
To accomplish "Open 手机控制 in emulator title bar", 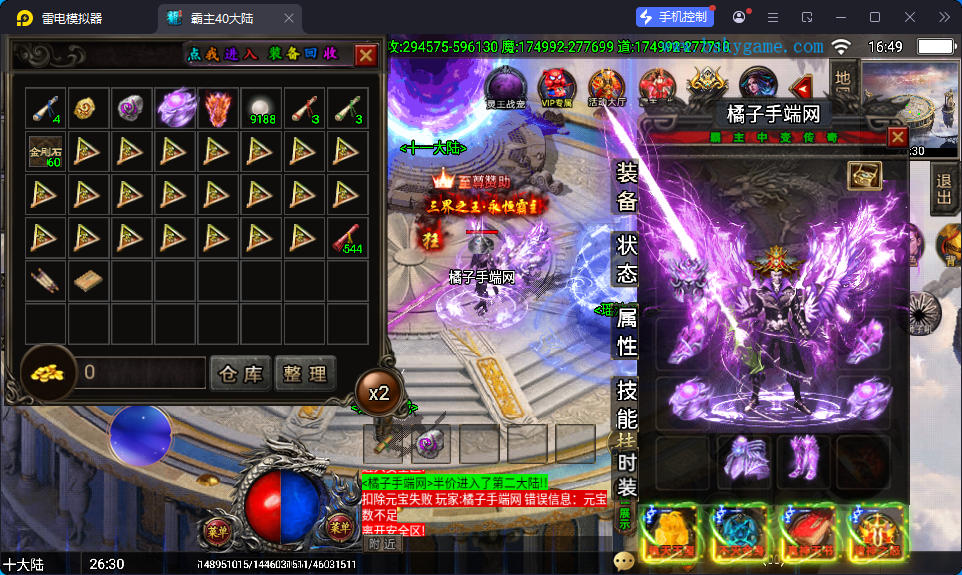I will pos(674,17).
